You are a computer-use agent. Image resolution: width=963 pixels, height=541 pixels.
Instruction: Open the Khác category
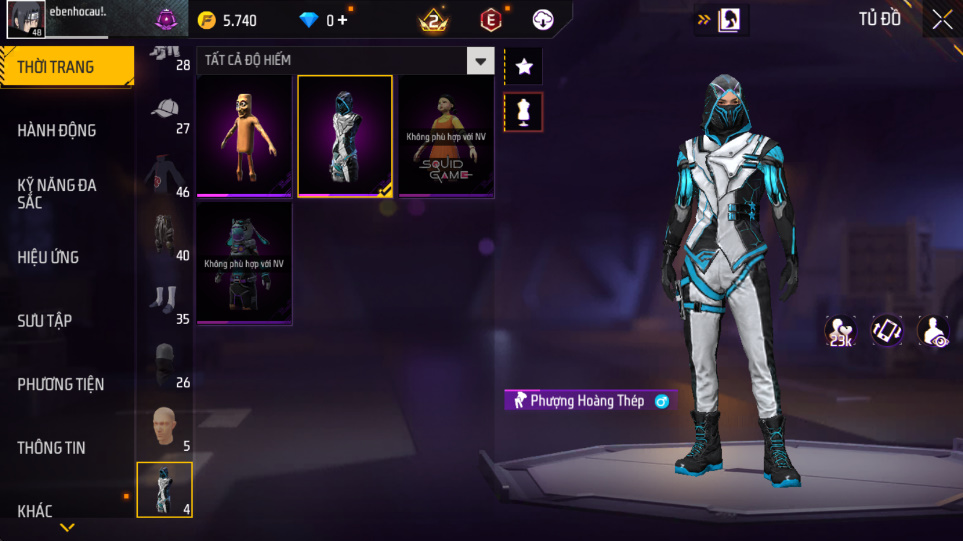(35, 511)
